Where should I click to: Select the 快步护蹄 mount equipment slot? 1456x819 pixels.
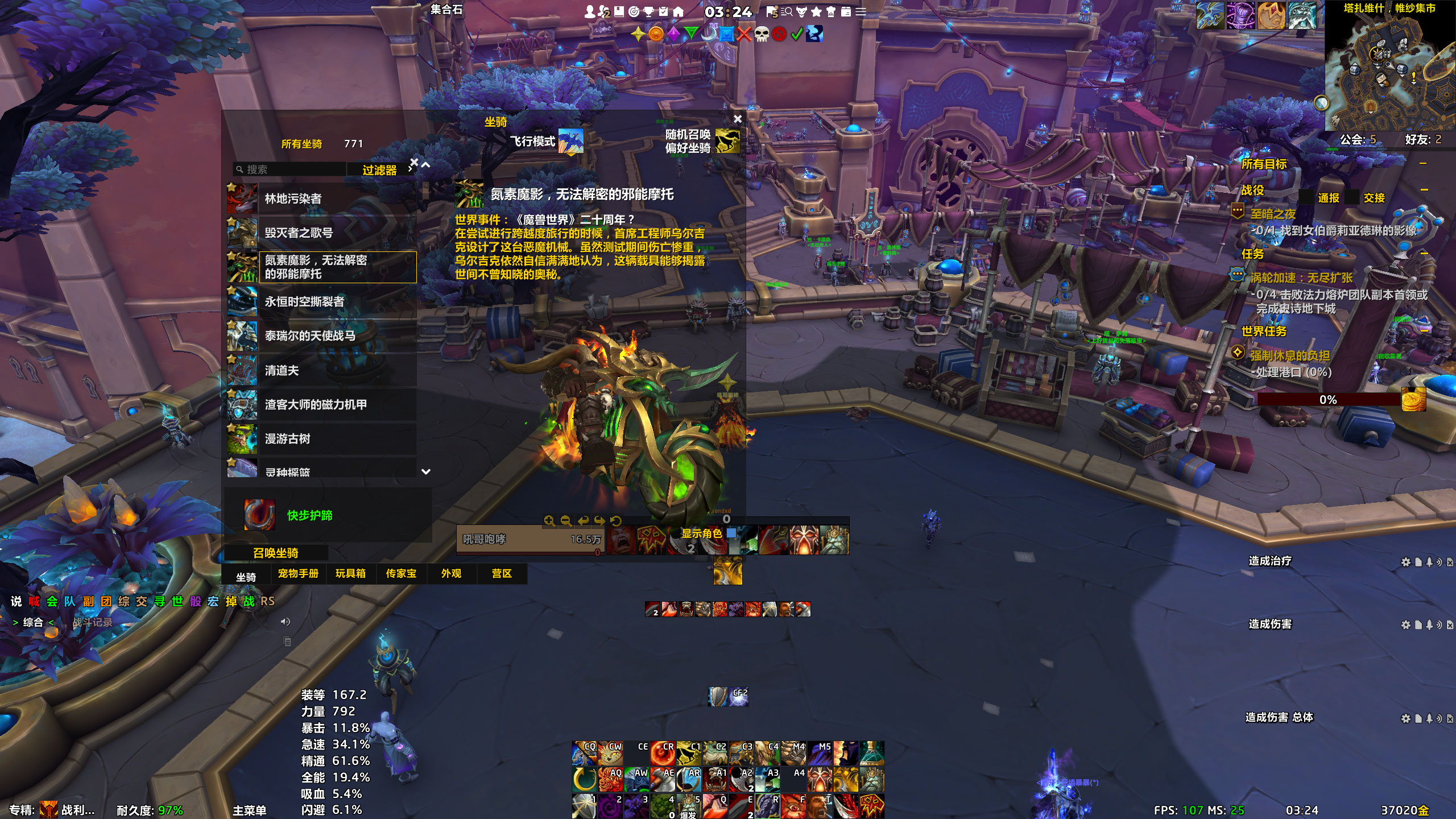259,515
